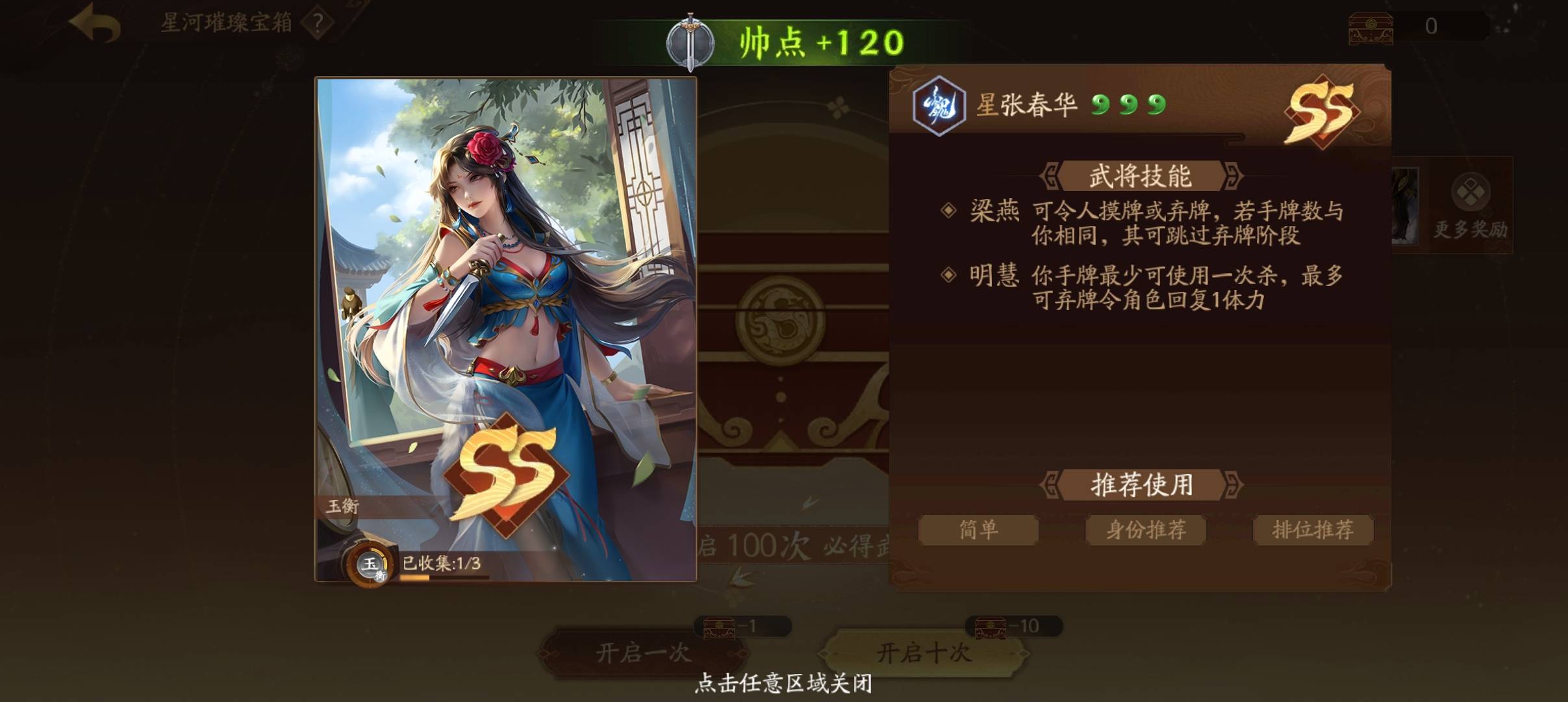The width and height of the screenshot is (1568, 702).
Task: Activate the 开启十次 open-ten button
Action: point(924,652)
